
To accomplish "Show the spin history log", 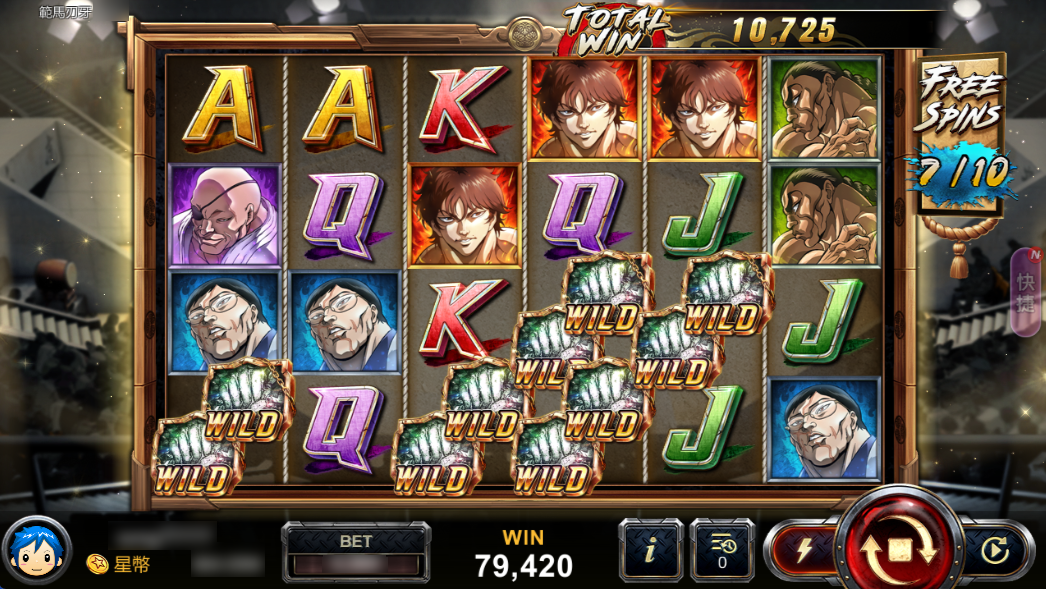I will coord(722,549).
